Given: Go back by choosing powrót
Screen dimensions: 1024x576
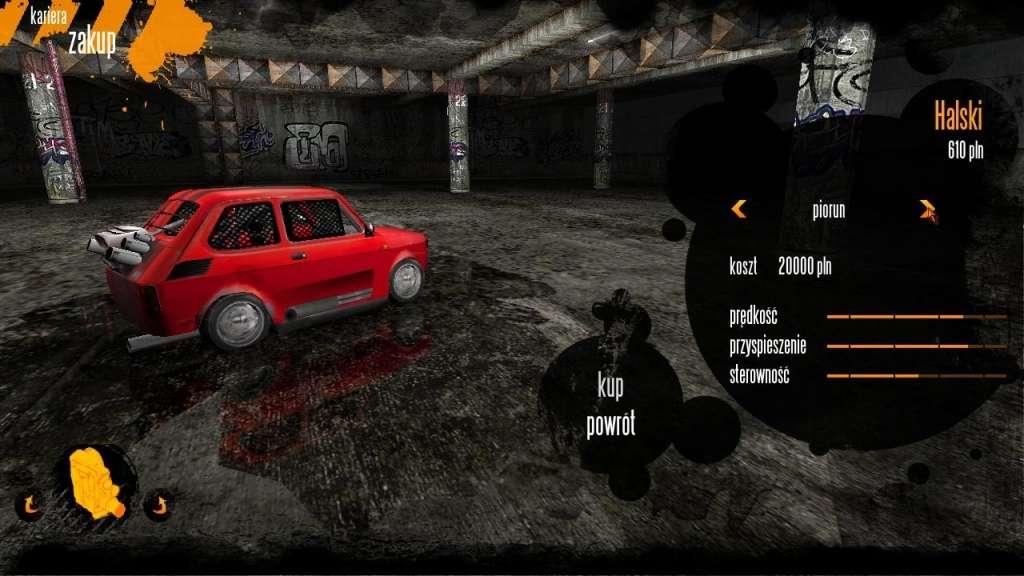Looking at the screenshot, I should click(610, 424).
